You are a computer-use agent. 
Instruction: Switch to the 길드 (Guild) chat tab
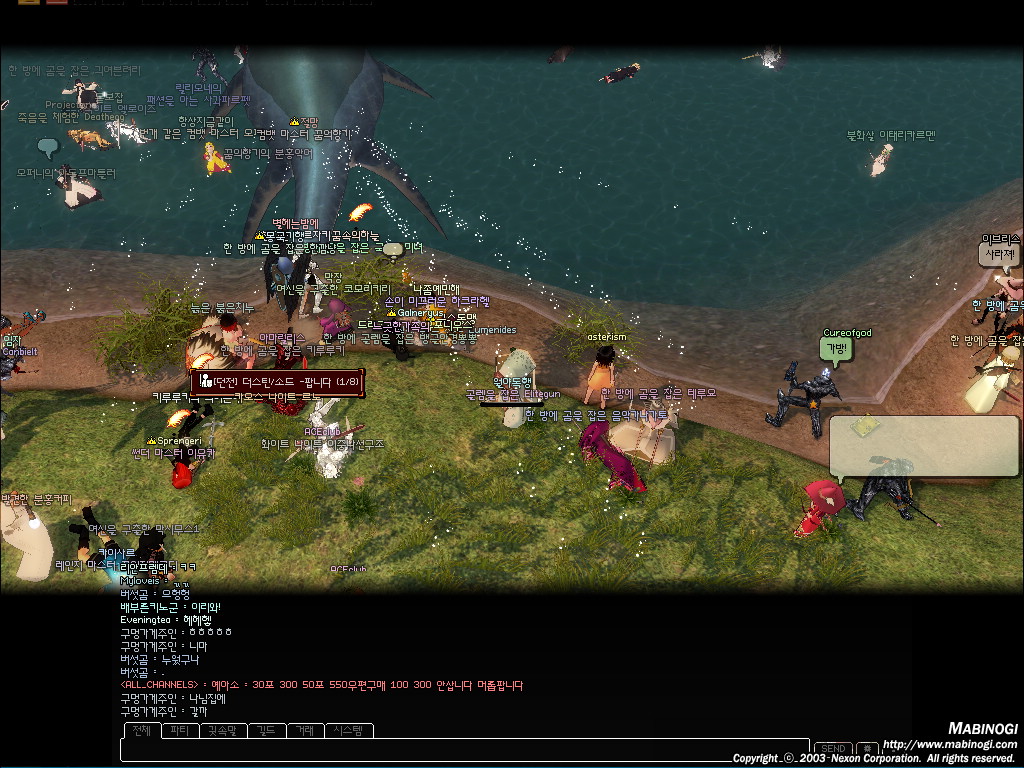click(266, 731)
